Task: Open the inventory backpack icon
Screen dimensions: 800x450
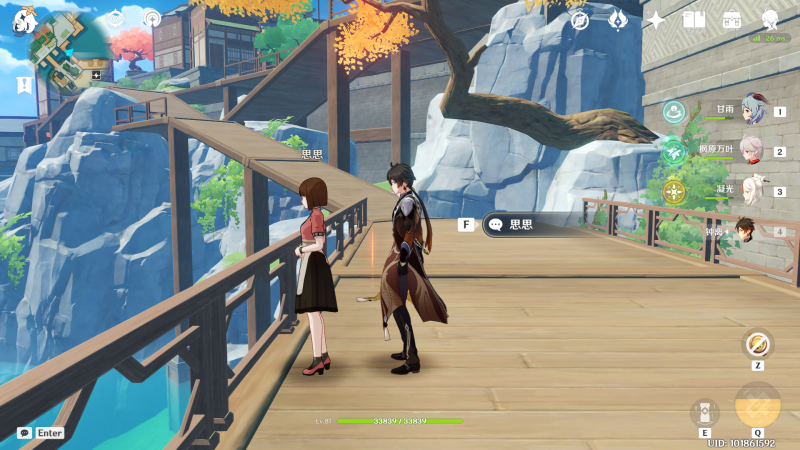Action: pyautogui.click(x=732, y=20)
